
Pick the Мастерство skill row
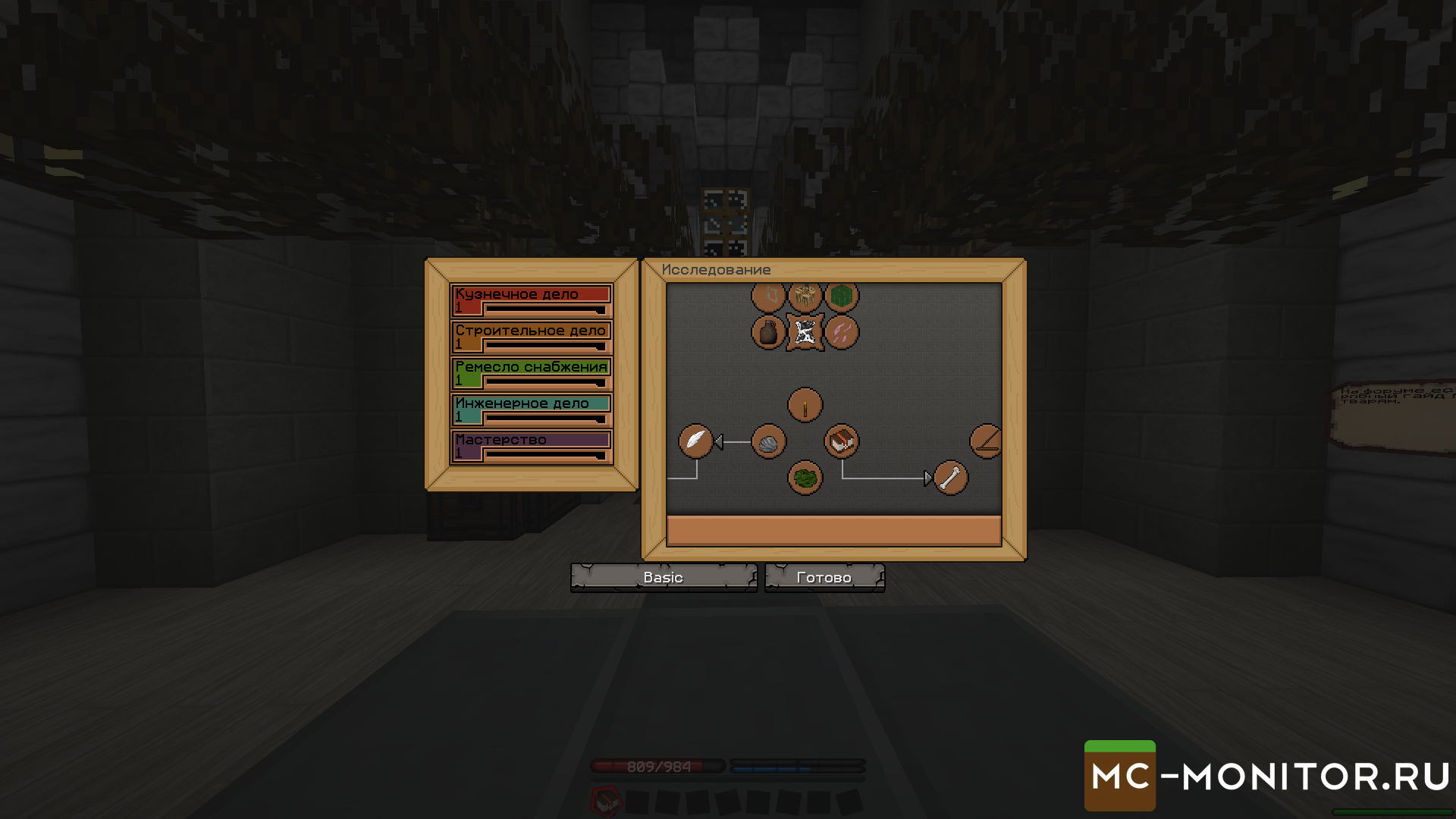click(531, 446)
